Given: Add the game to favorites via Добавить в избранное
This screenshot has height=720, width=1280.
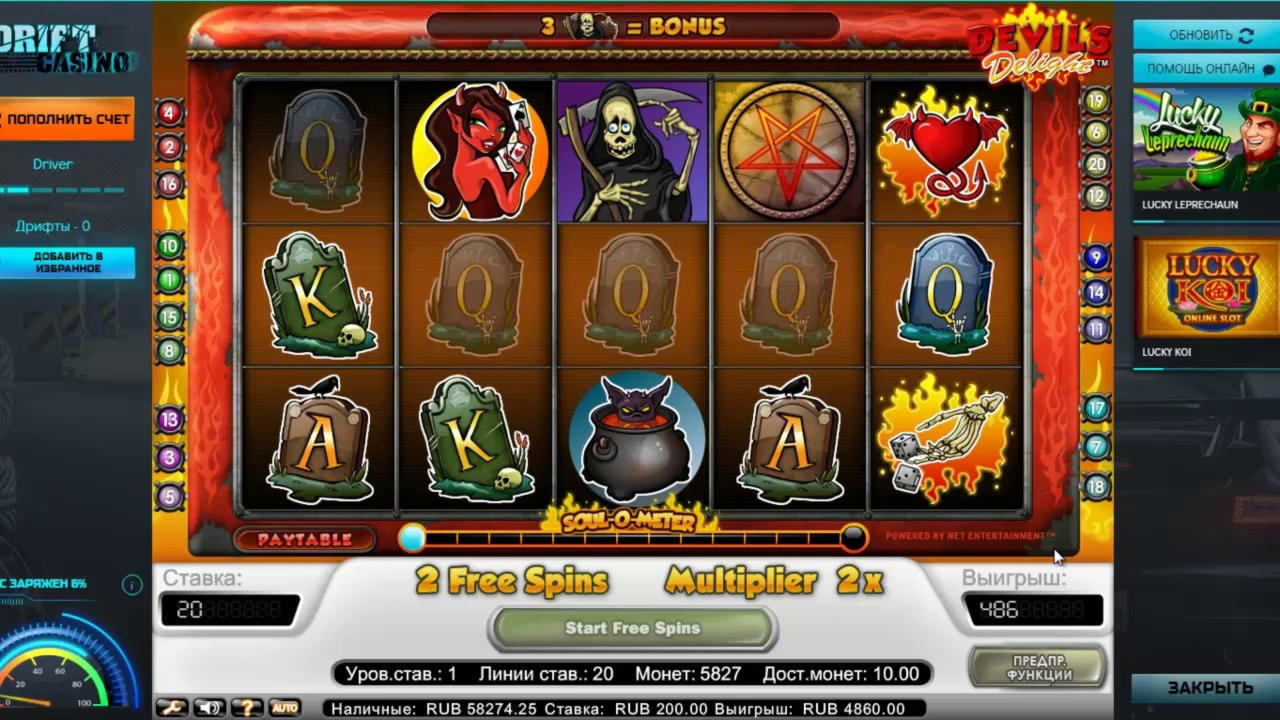Looking at the screenshot, I should click(68, 262).
